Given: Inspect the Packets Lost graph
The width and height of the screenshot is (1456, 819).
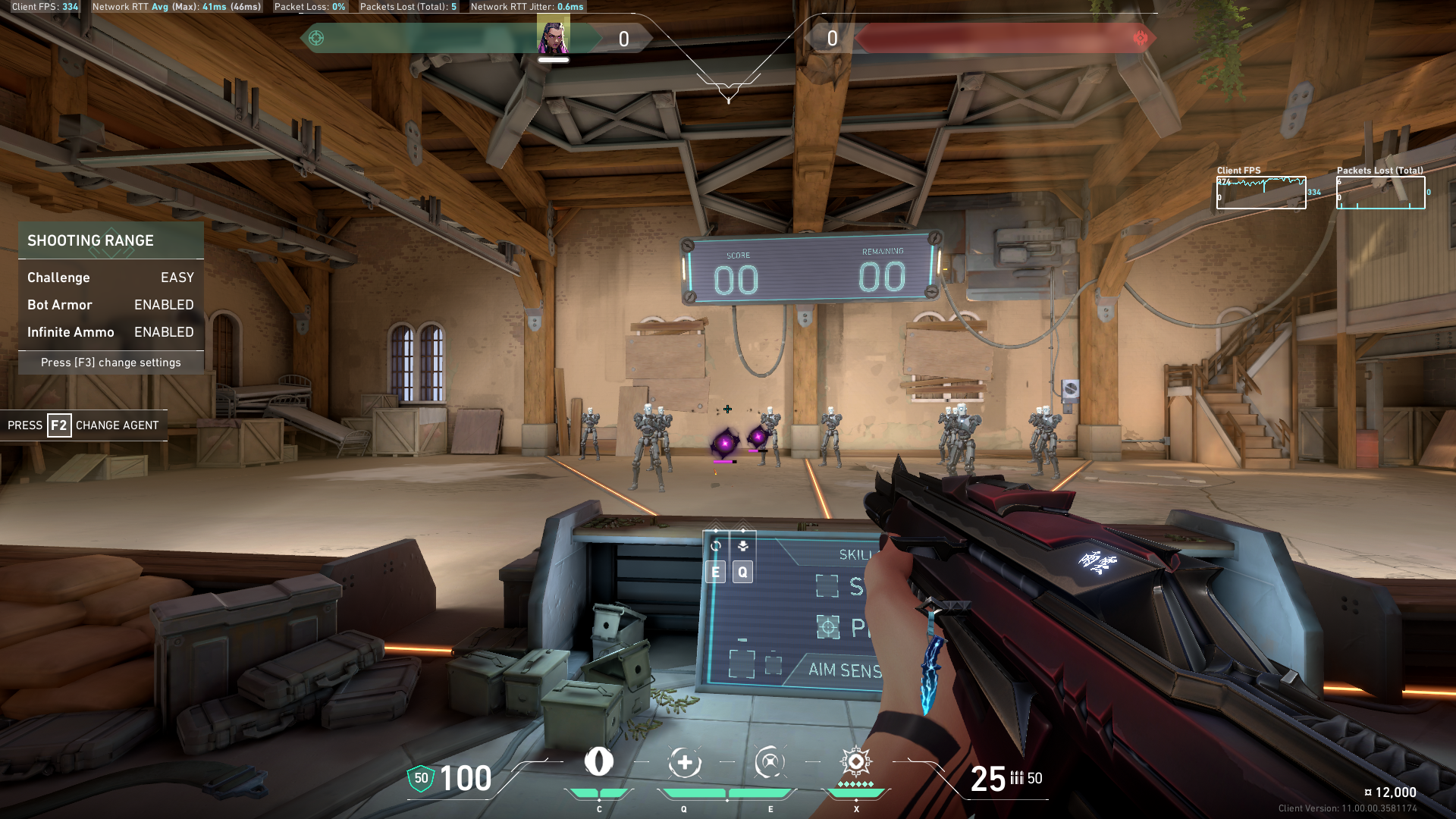Looking at the screenshot, I should pos(1380,193).
